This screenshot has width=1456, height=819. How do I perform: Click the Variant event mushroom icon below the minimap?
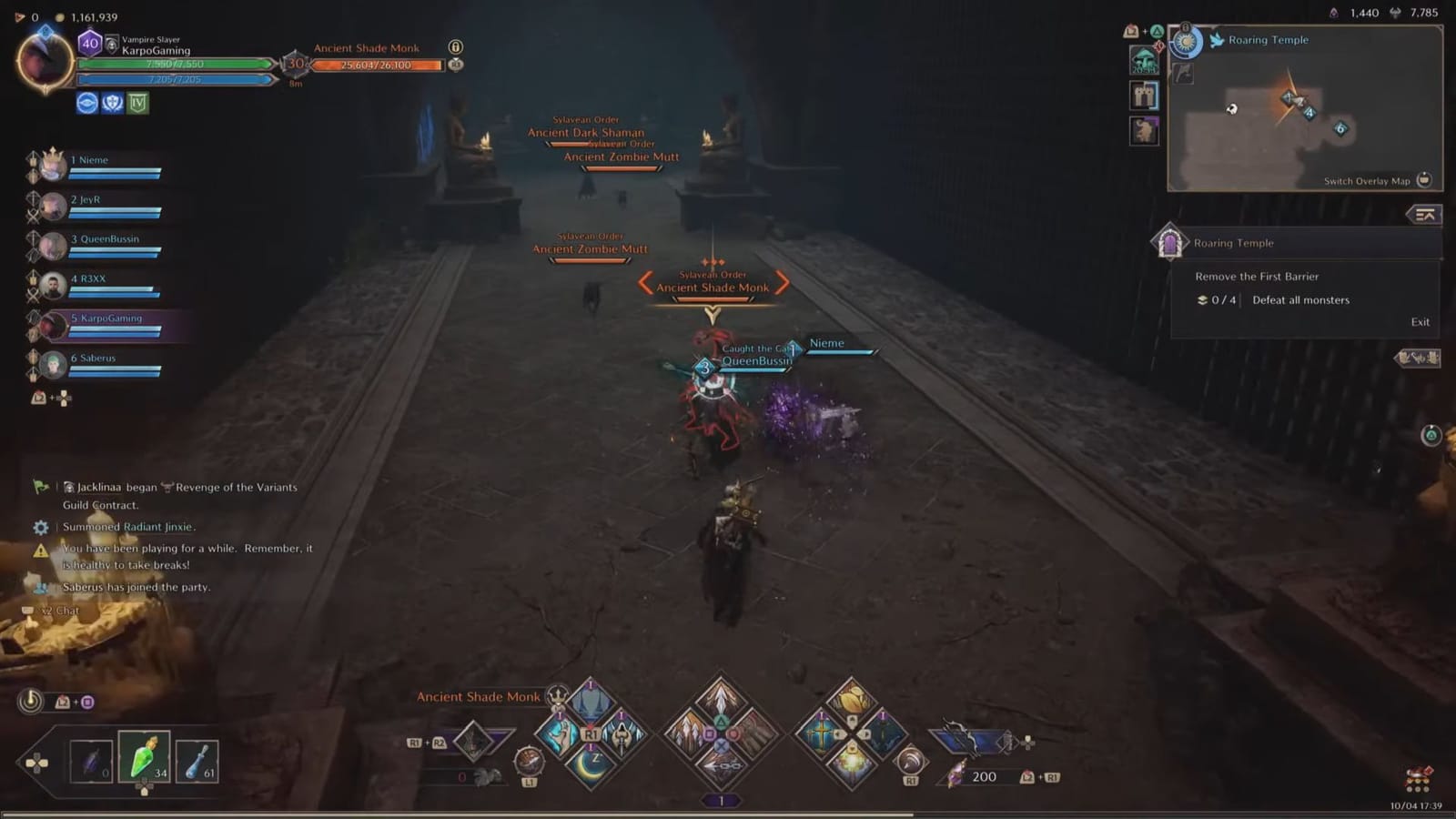1145,58
